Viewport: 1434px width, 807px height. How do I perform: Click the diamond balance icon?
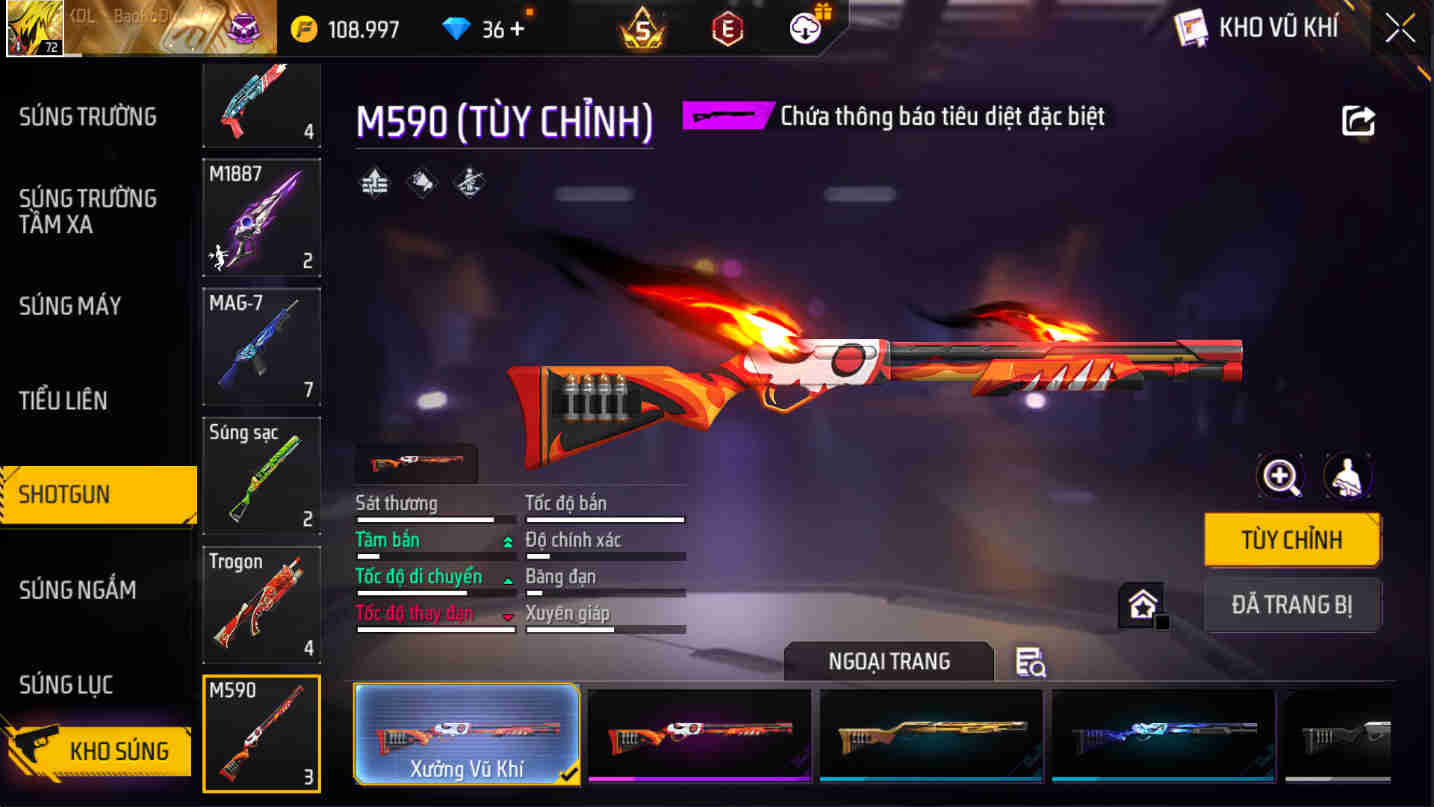pos(458,28)
